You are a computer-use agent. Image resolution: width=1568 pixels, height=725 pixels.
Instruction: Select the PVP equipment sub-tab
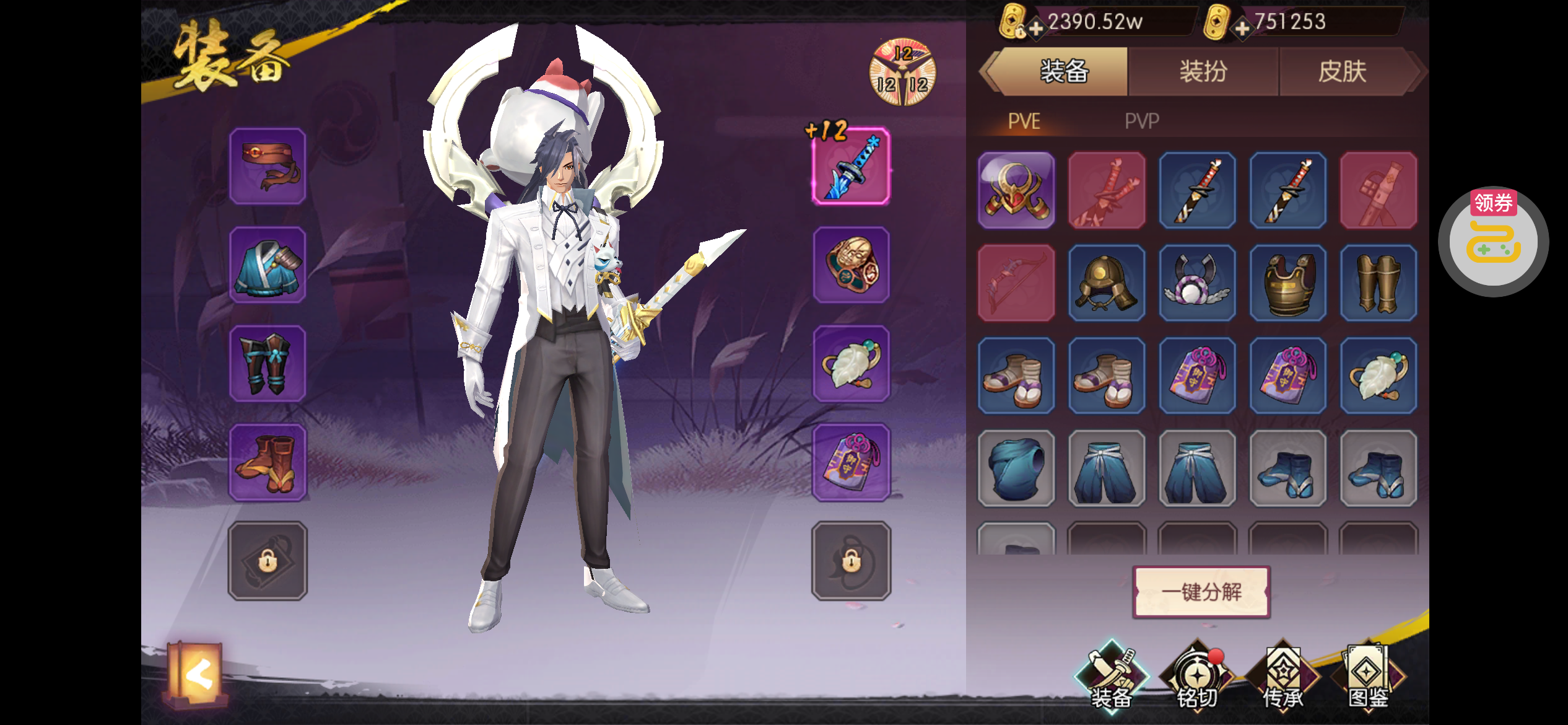(x=1141, y=121)
